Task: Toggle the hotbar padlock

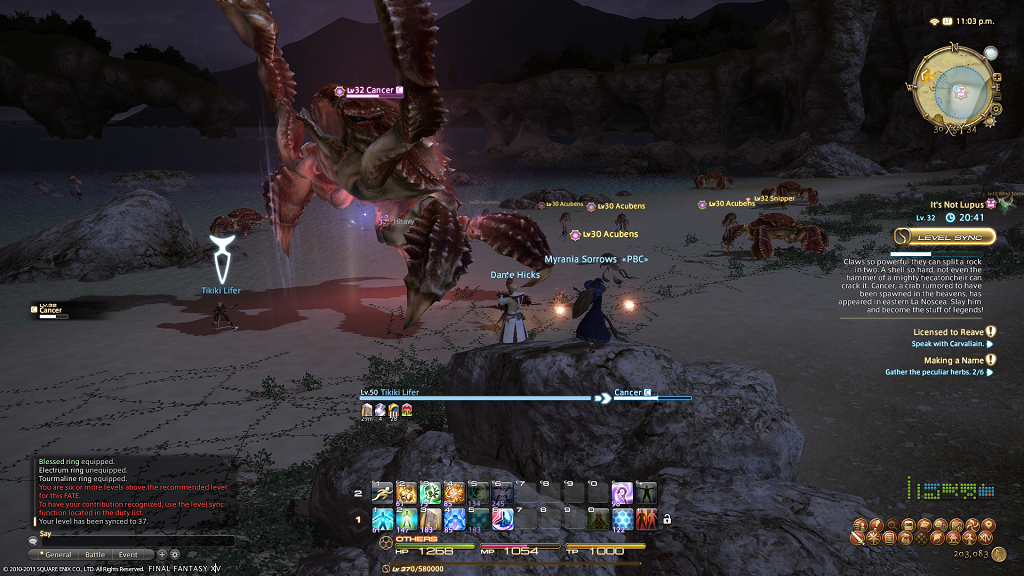Action: click(667, 519)
